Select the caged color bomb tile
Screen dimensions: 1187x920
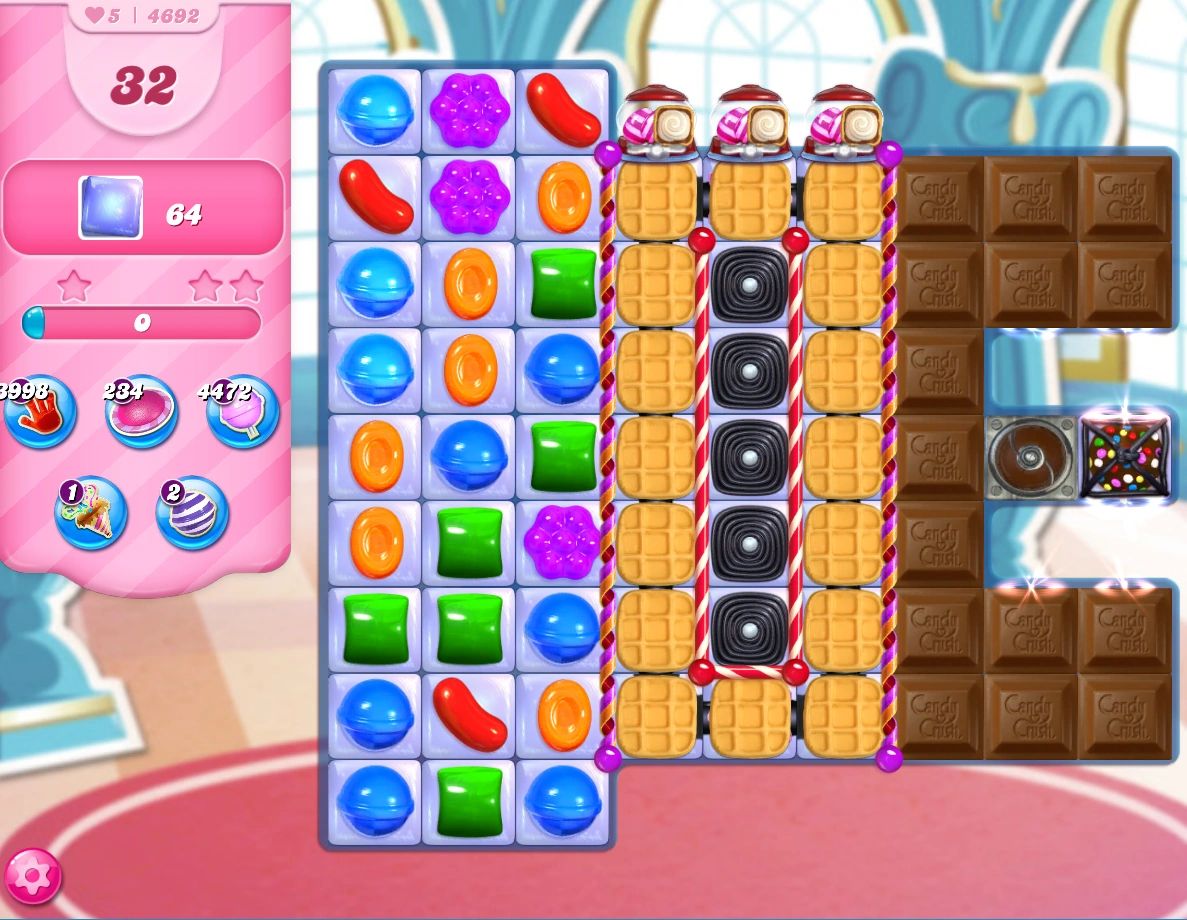1124,458
